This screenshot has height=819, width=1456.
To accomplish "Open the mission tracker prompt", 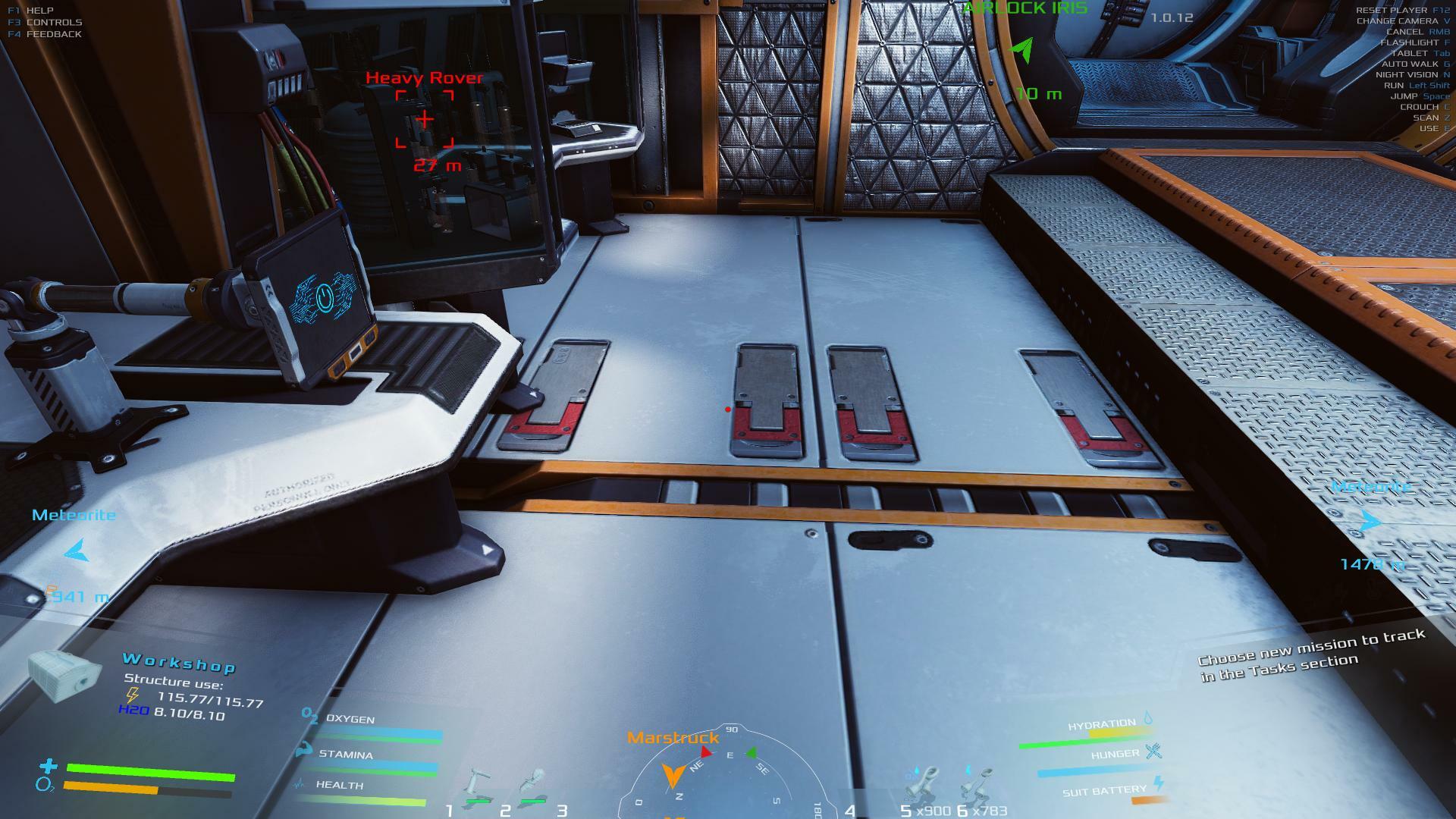I will click(1312, 654).
